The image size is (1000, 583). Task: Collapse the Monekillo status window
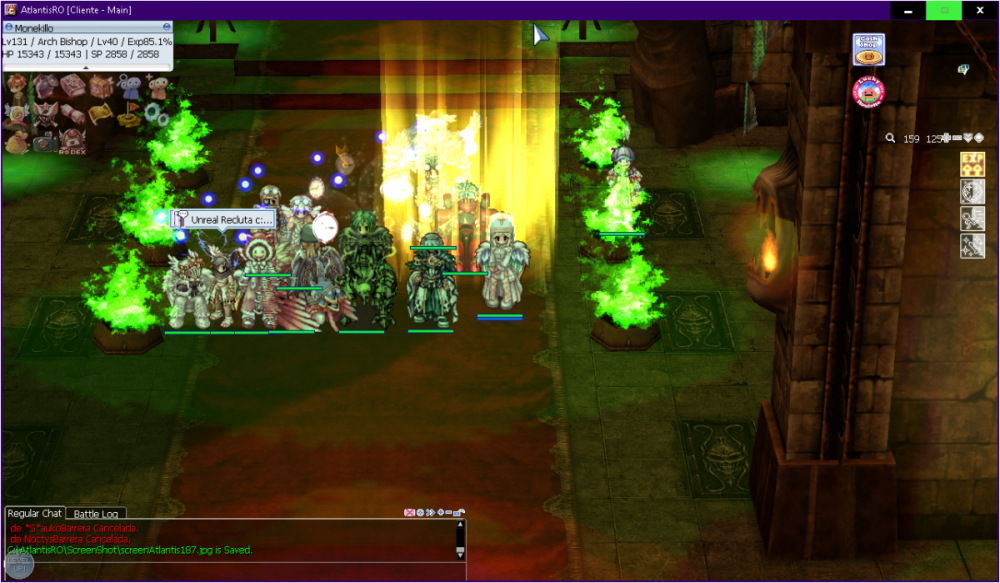pyautogui.click(x=166, y=28)
